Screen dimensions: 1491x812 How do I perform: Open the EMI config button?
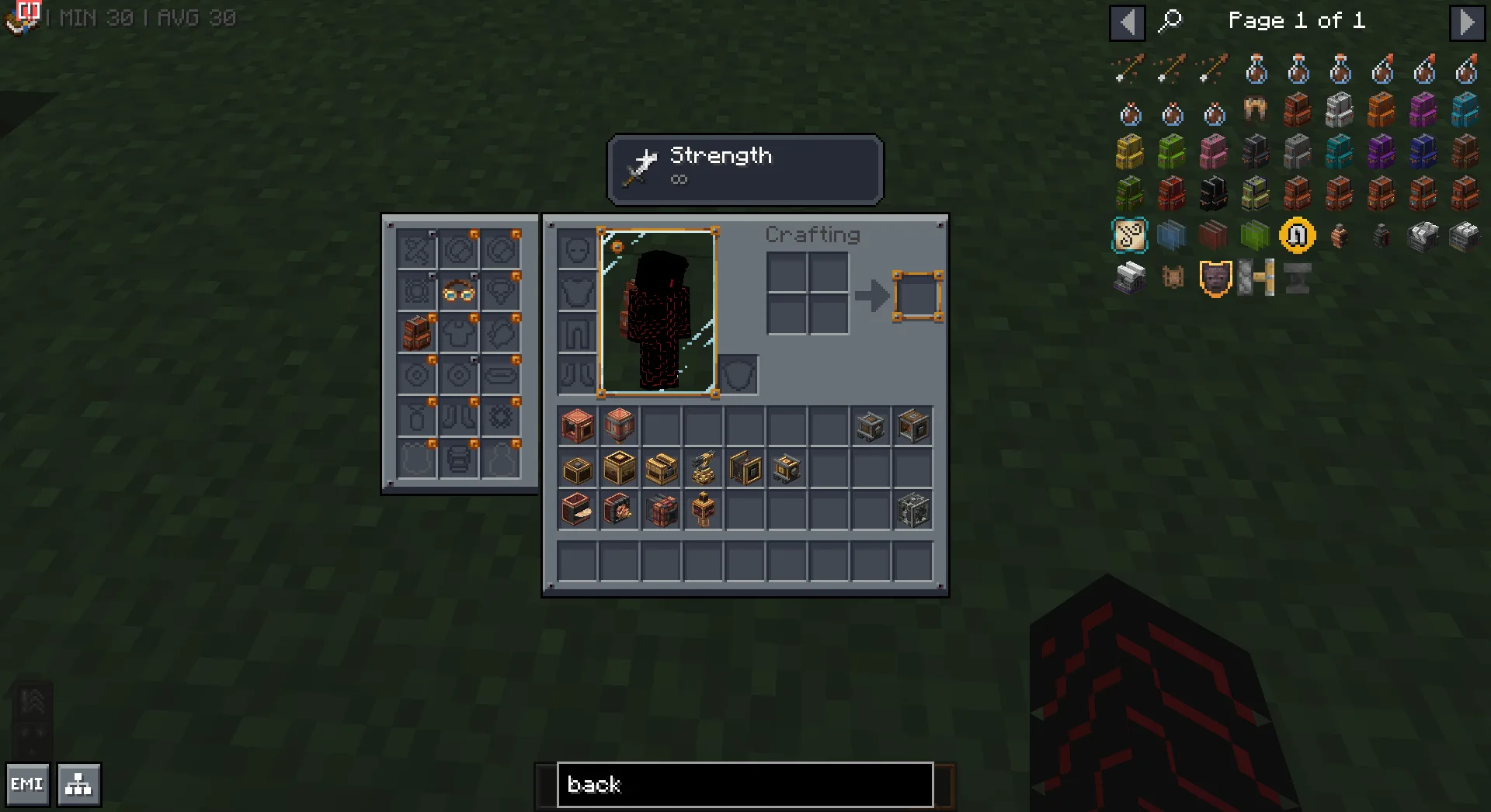[27, 784]
